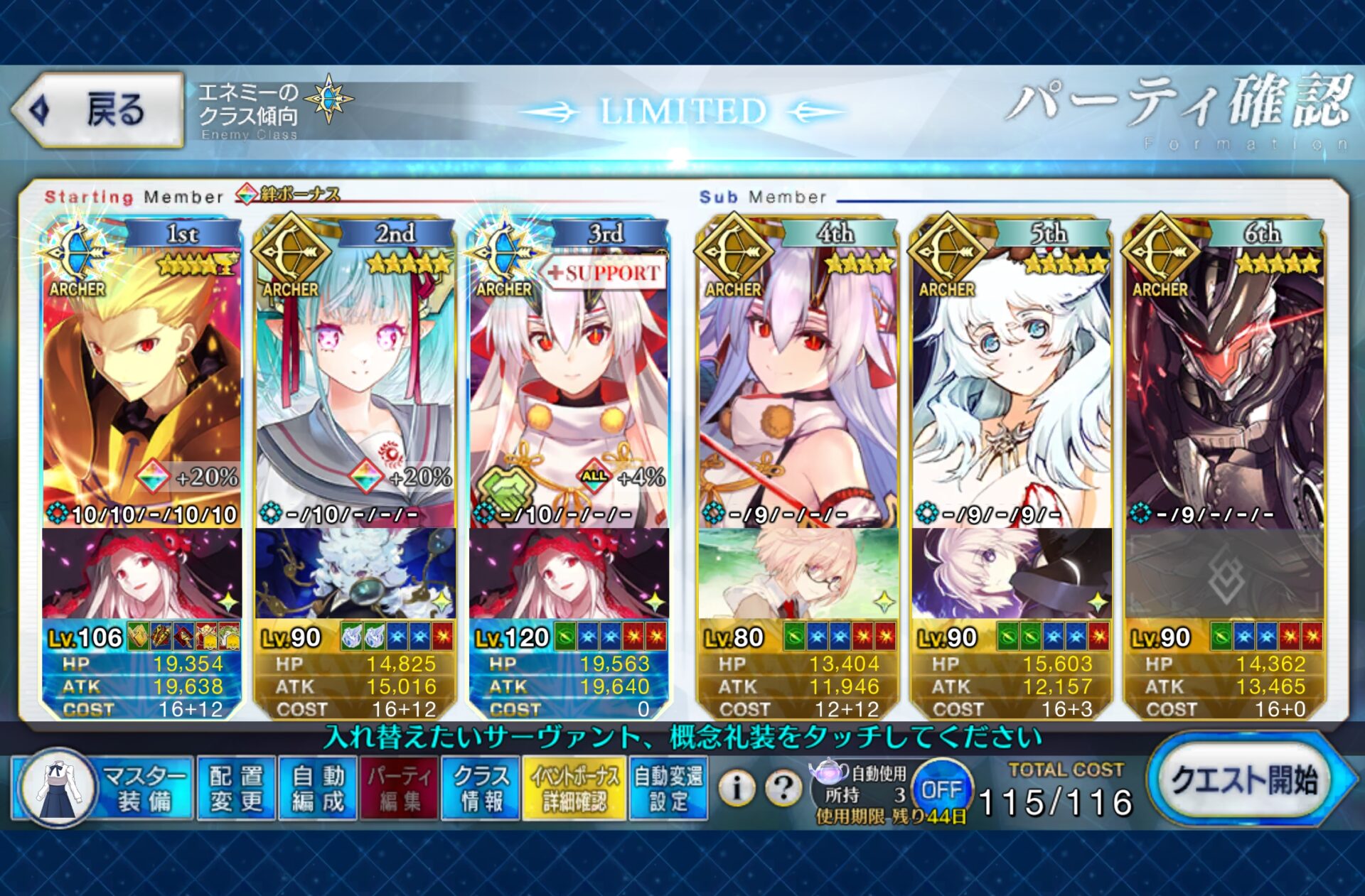Activate 自動編成 auto formation
The image size is (1365, 896).
pos(318,788)
